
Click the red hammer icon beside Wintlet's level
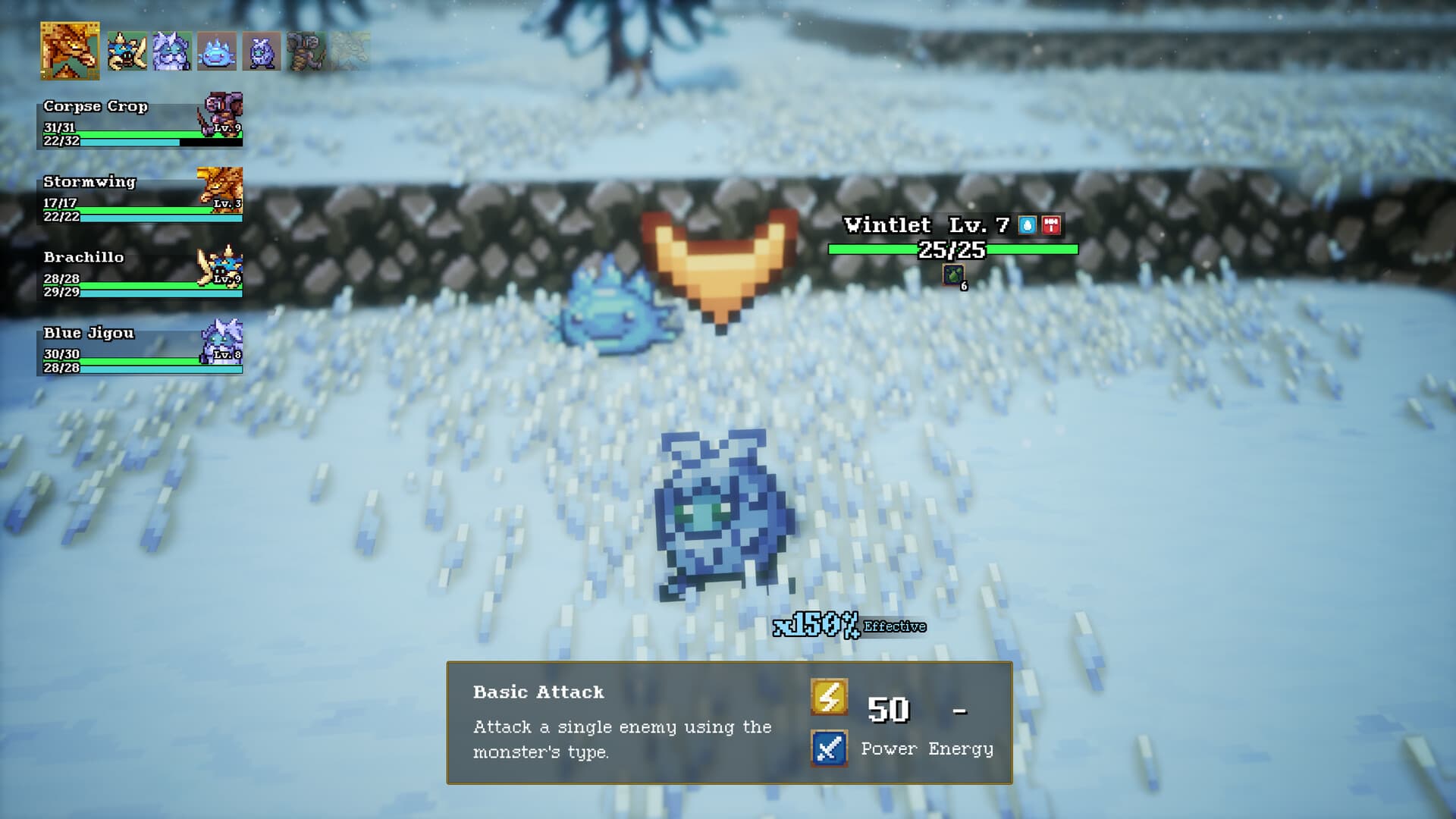pos(1052,225)
